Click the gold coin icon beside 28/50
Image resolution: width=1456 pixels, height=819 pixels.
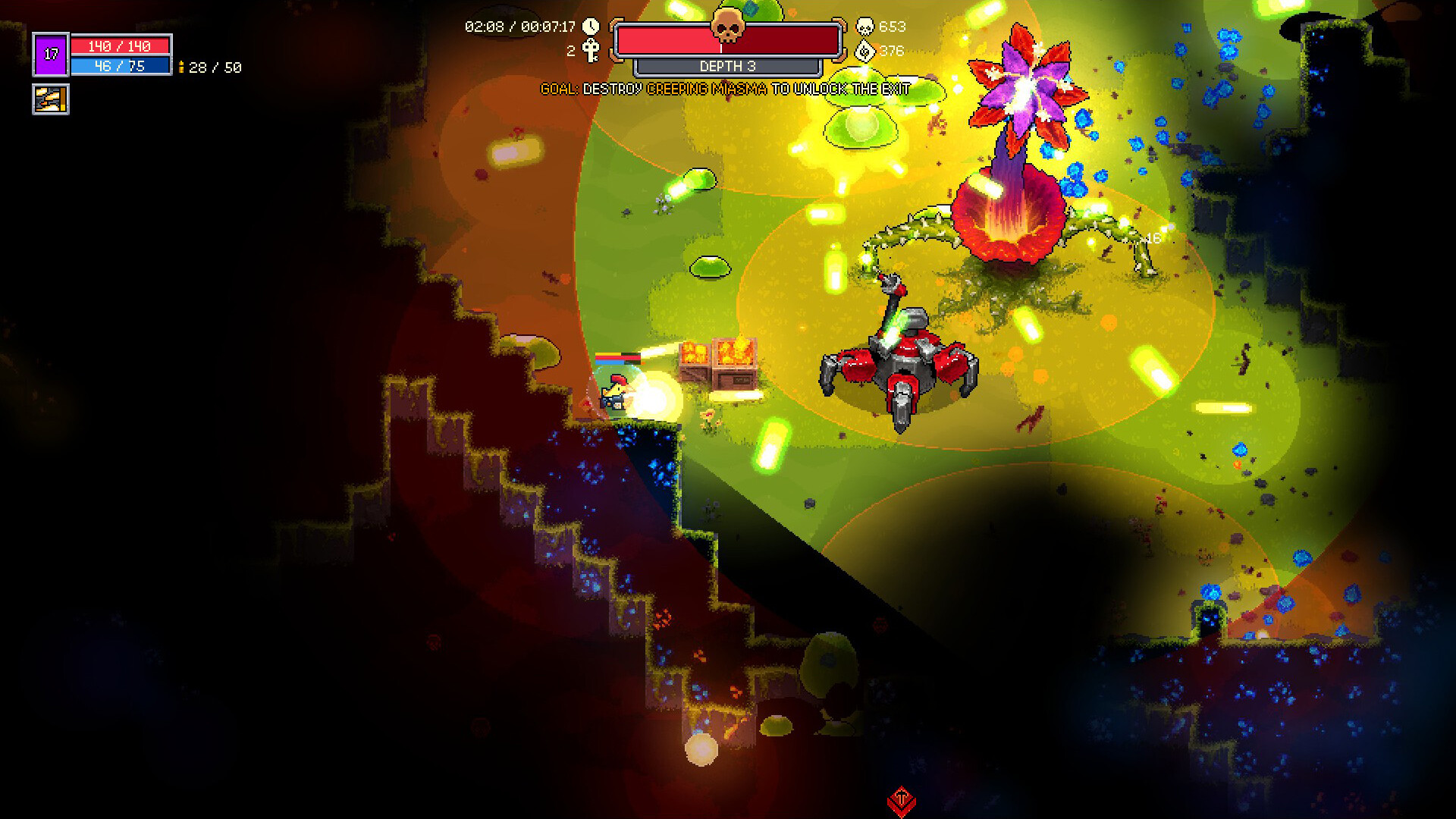click(x=182, y=68)
